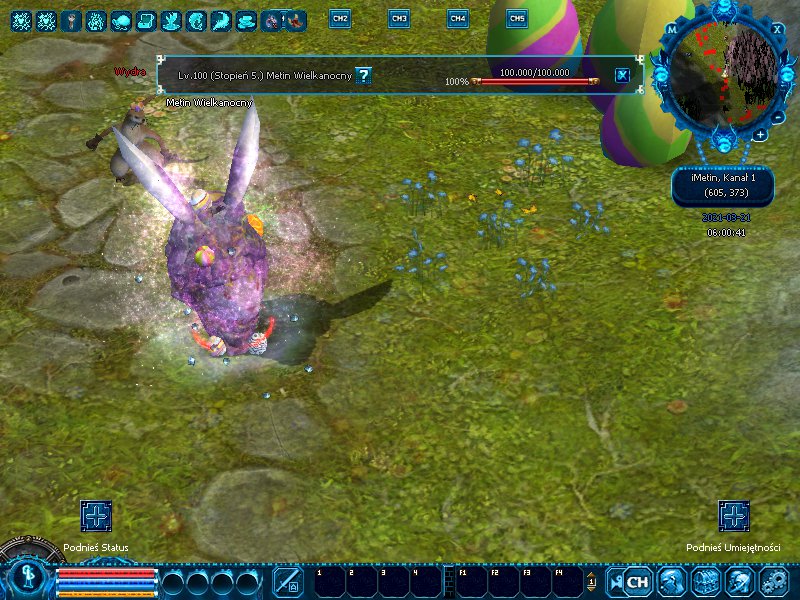Image resolution: width=800 pixels, height=600 pixels.
Task: Switch to channel CH3
Action: click(x=399, y=19)
